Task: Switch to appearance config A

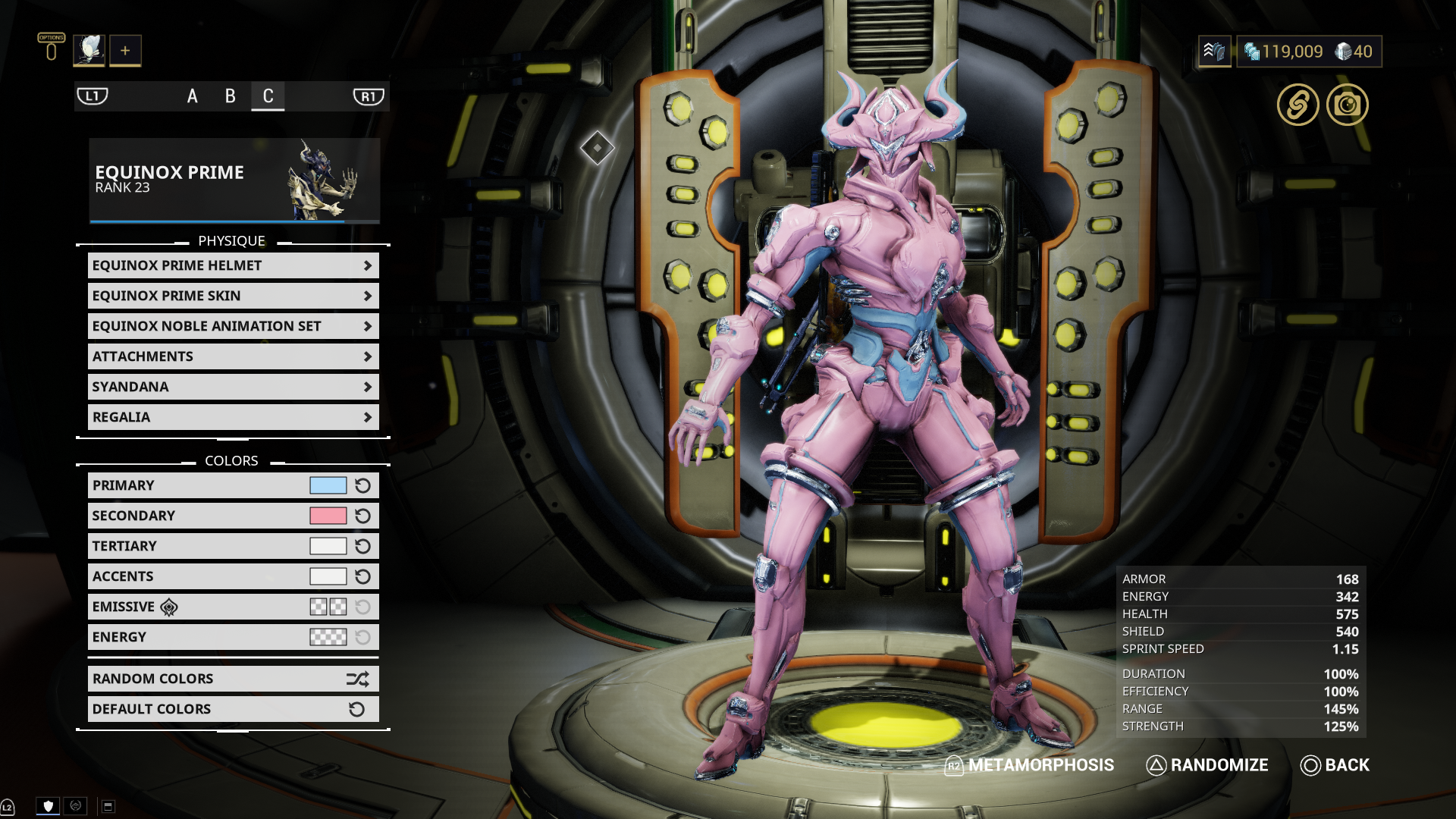Action: (193, 96)
